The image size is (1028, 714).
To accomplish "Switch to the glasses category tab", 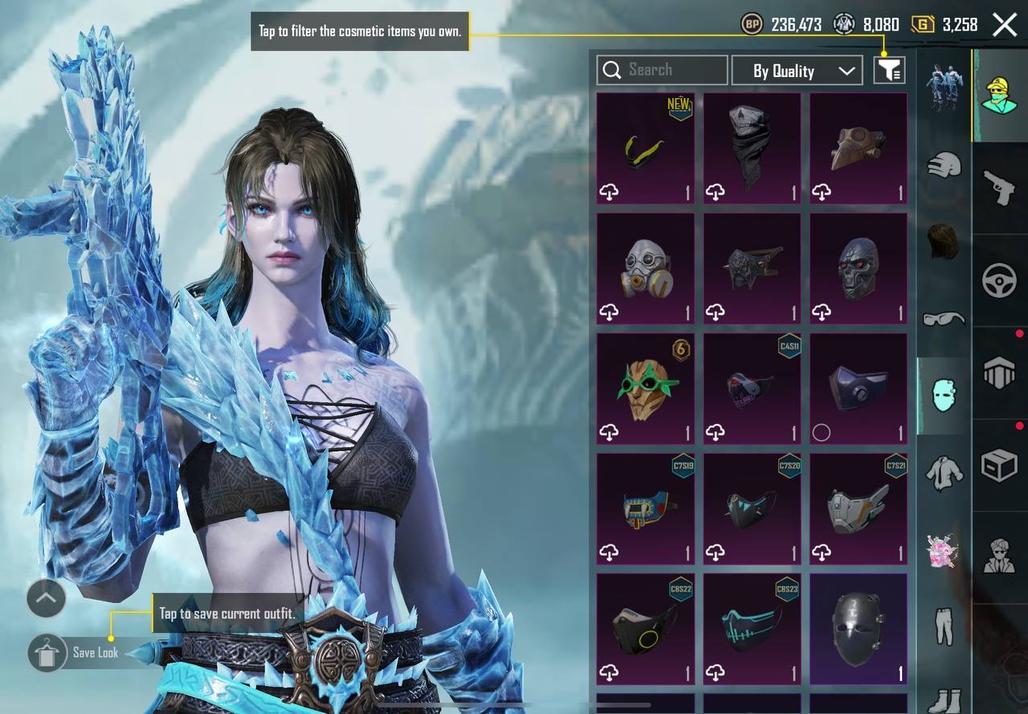I will click(x=942, y=319).
